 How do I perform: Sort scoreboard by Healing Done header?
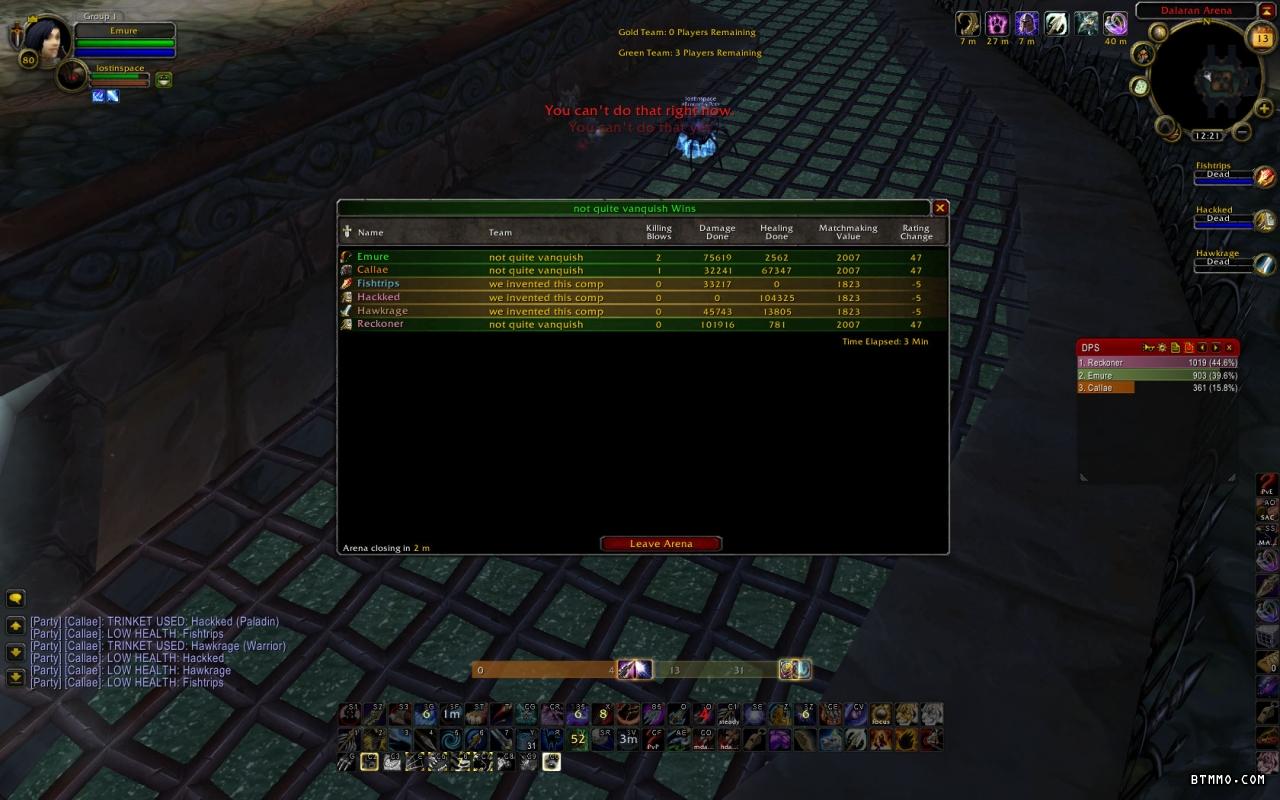point(776,232)
